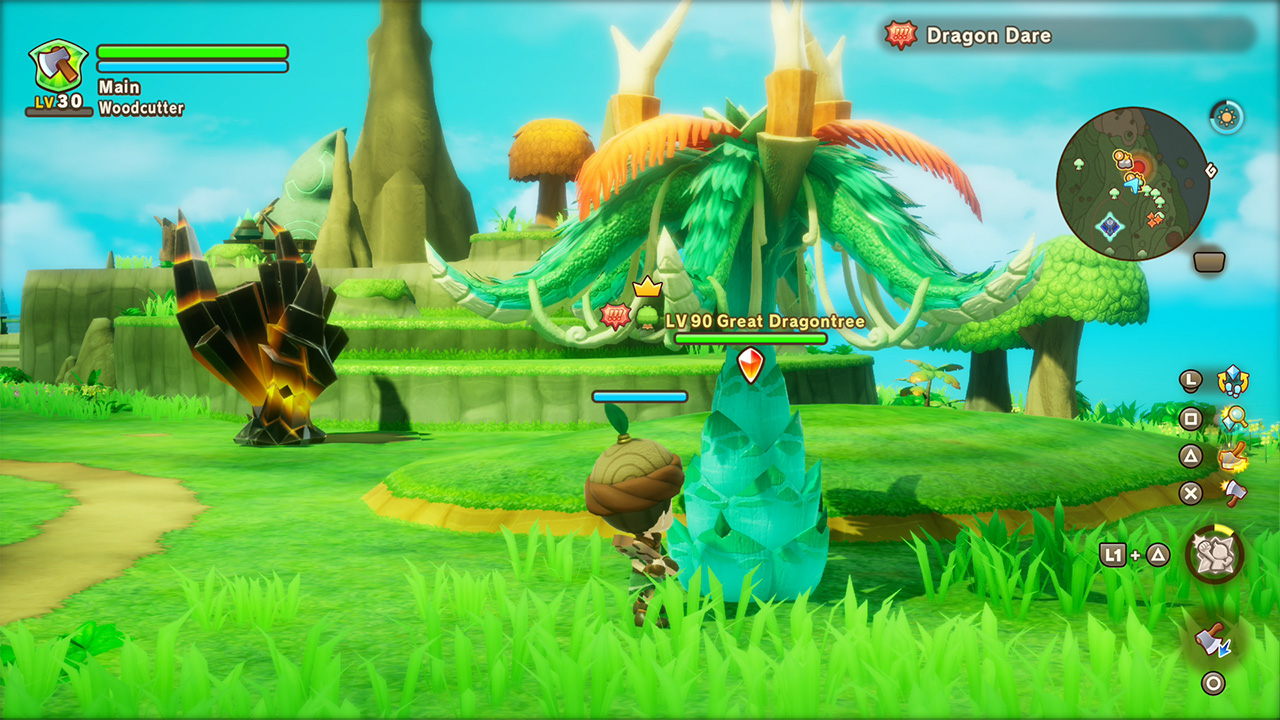Image resolution: width=1280 pixels, height=720 pixels.
Task: Select the Woodcutter axe class badge
Action: (x=58, y=66)
